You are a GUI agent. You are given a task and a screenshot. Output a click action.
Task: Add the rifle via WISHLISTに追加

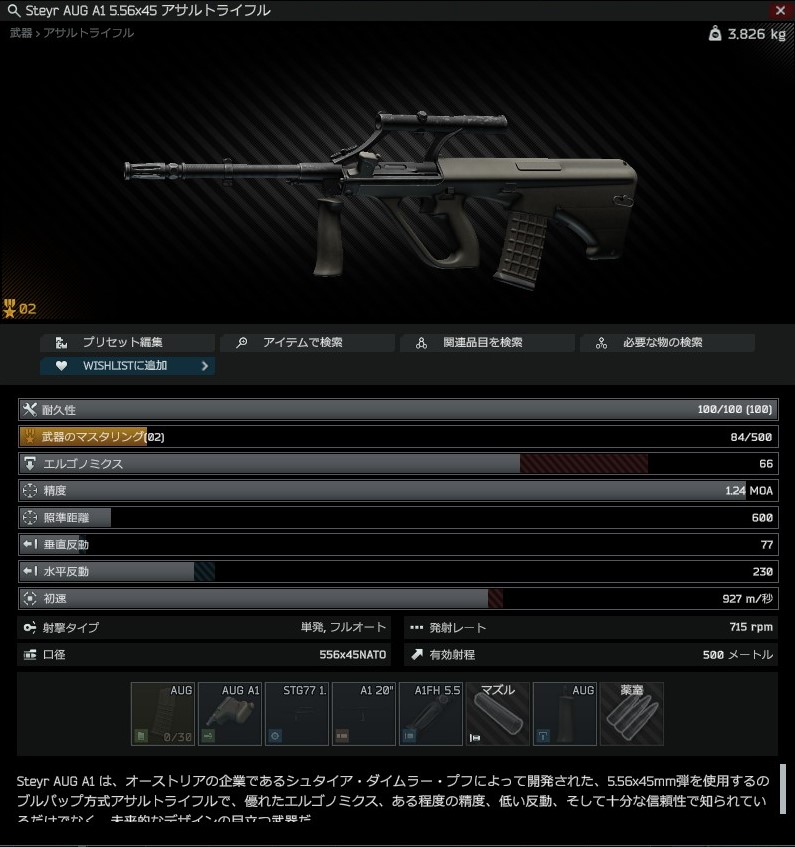[128, 366]
